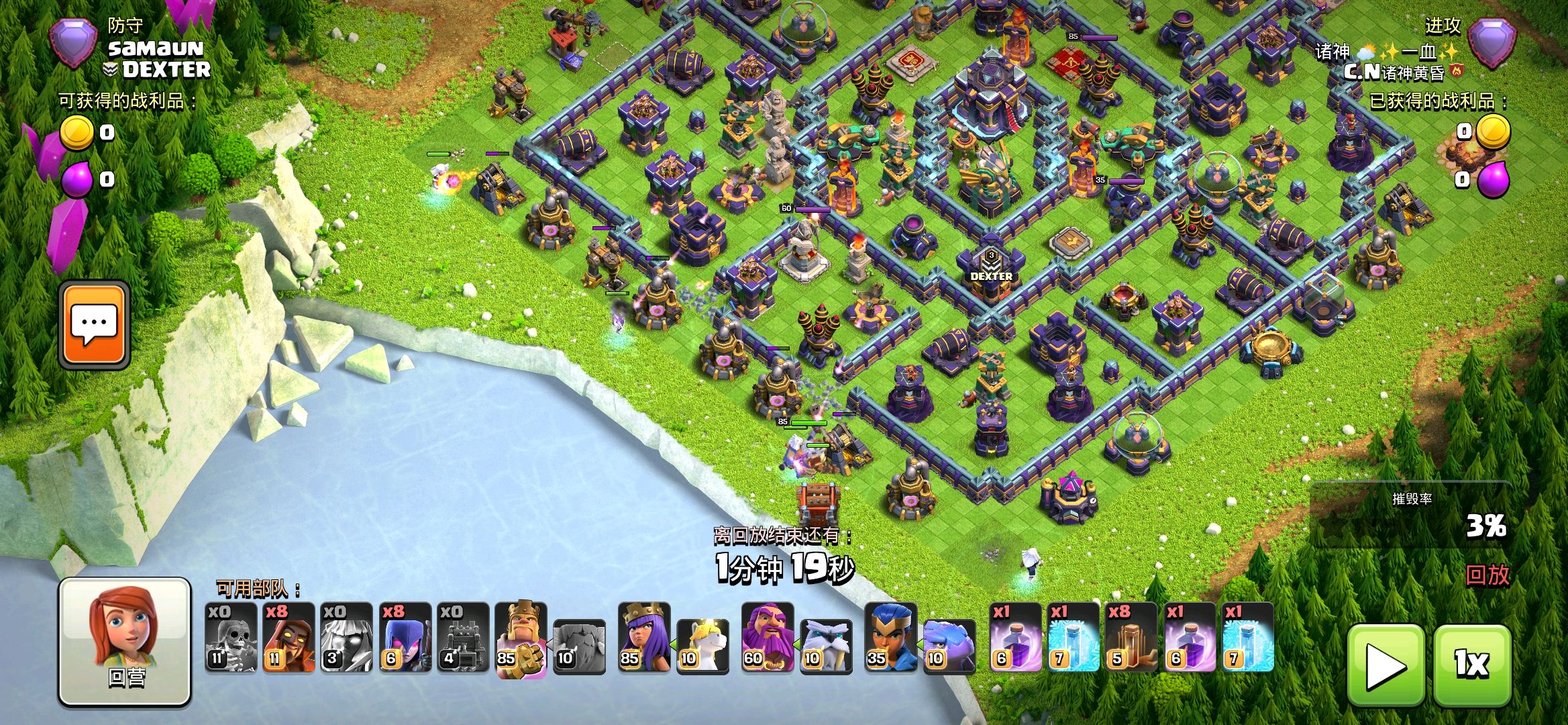The width and height of the screenshot is (1568, 725).
Task: Choose the orange hooded Super Wizard slot
Action: point(289,638)
